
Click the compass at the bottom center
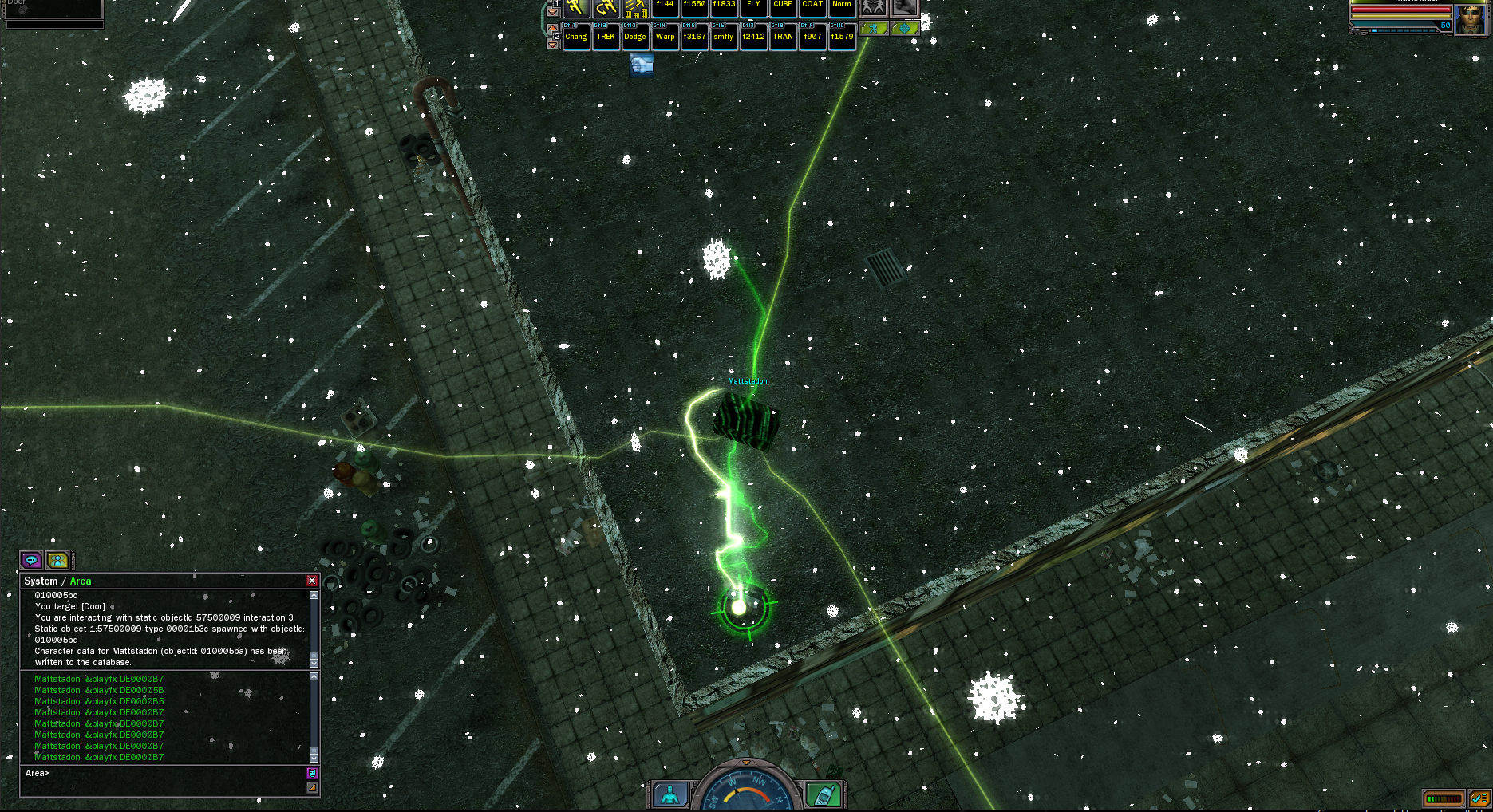(745, 790)
